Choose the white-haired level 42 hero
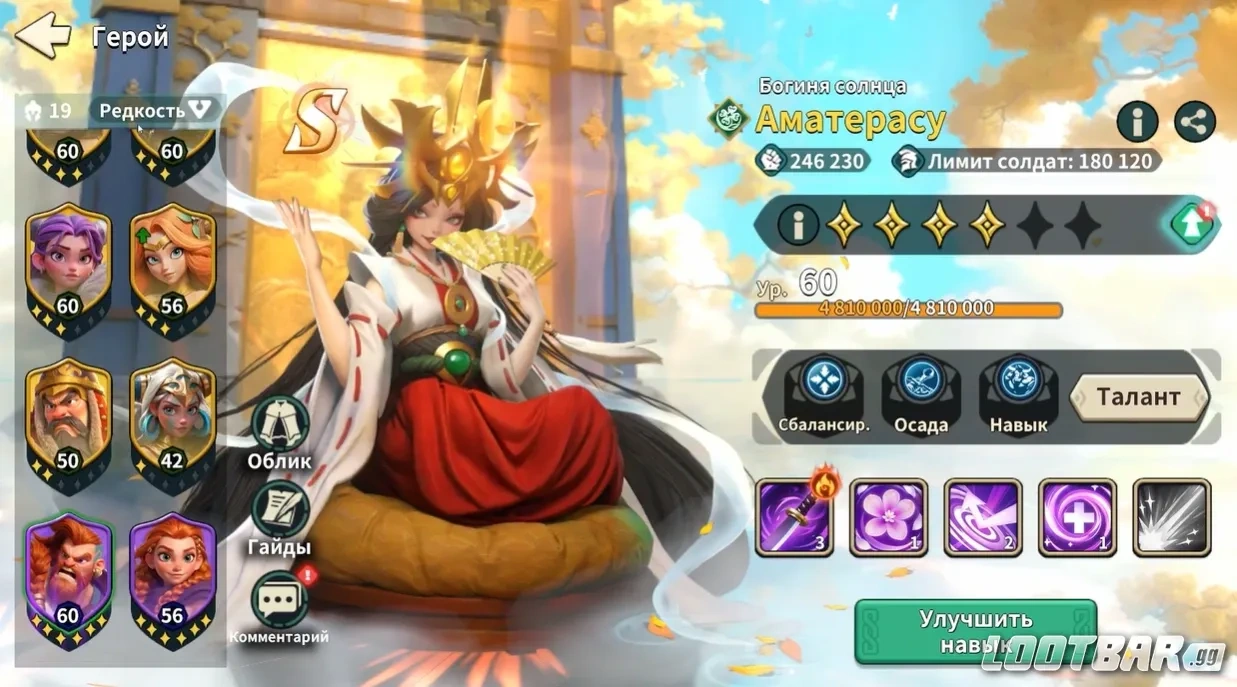Image resolution: width=1237 pixels, height=687 pixels. click(x=173, y=420)
